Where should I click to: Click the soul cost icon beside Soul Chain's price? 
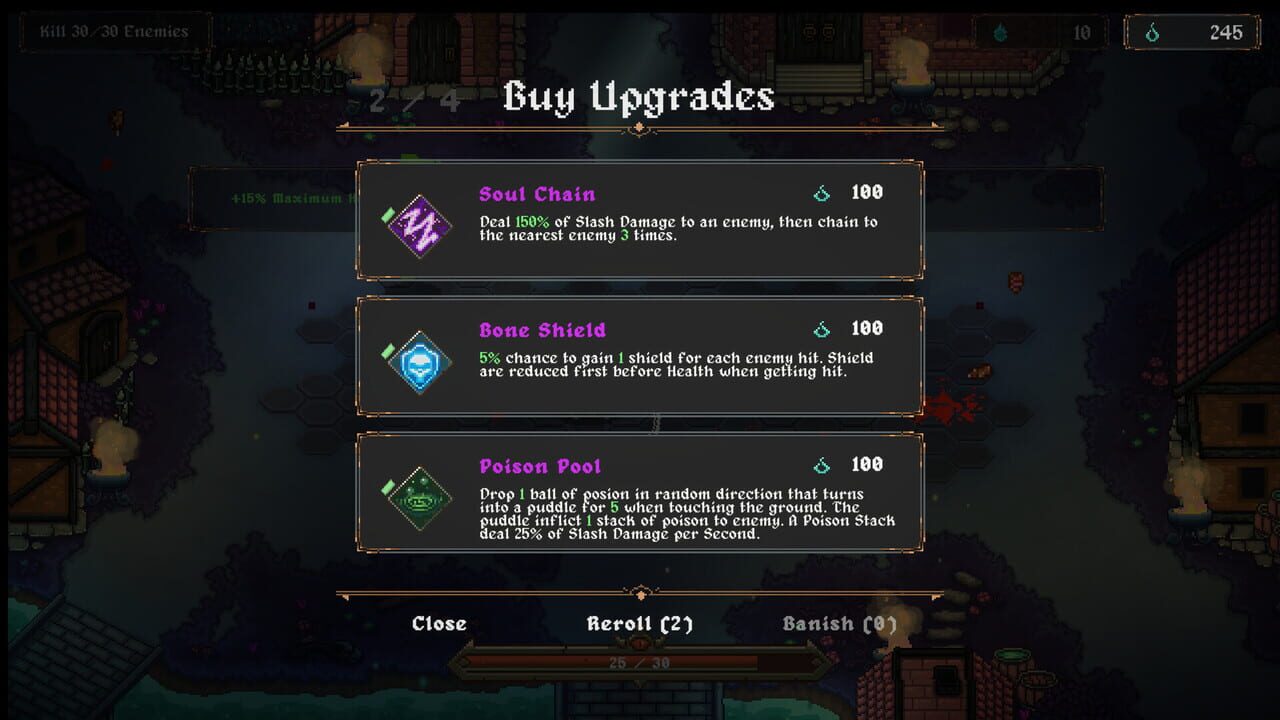[x=822, y=192]
